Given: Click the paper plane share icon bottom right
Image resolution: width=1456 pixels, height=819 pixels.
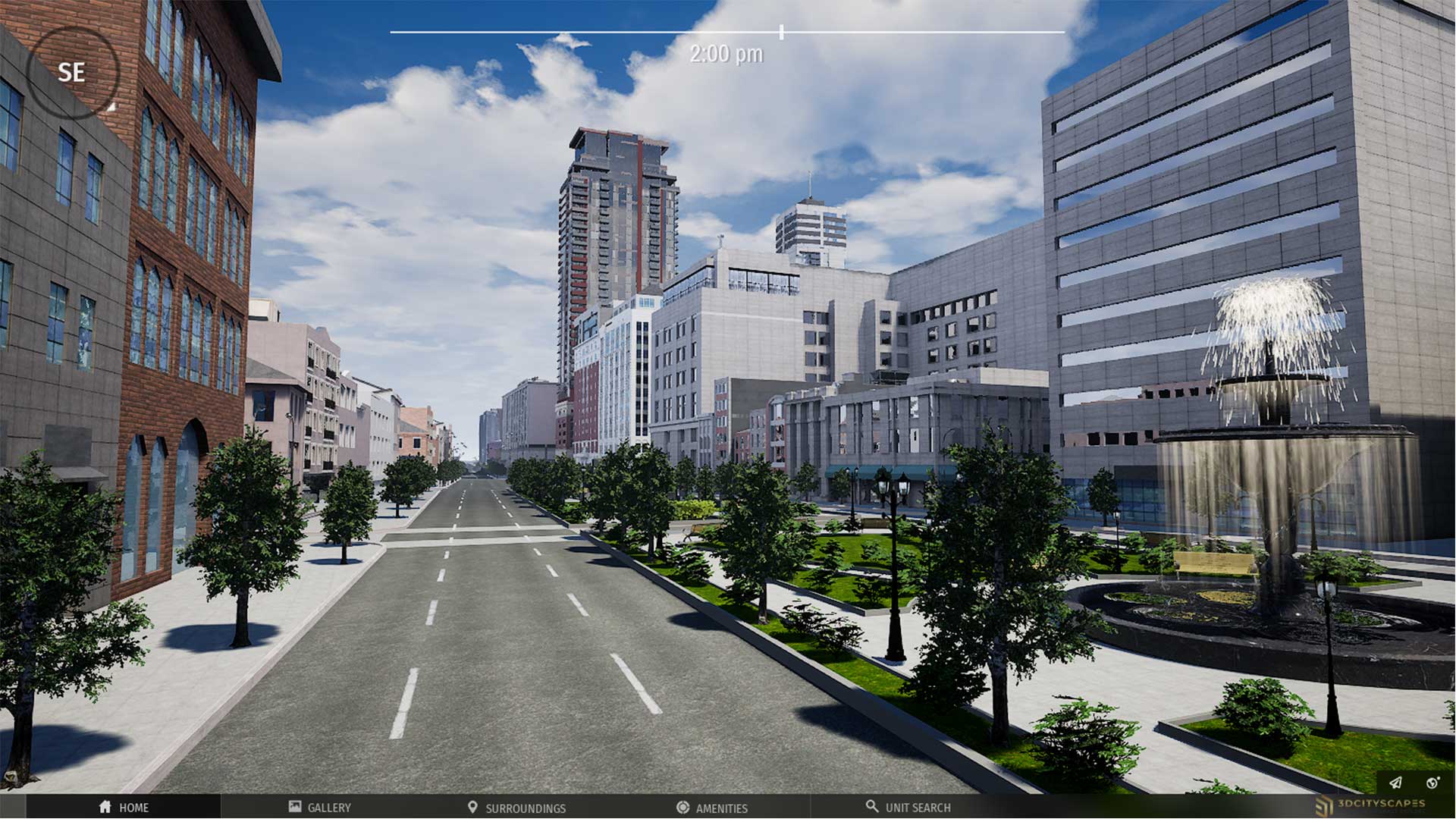Looking at the screenshot, I should [x=1395, y=782].
